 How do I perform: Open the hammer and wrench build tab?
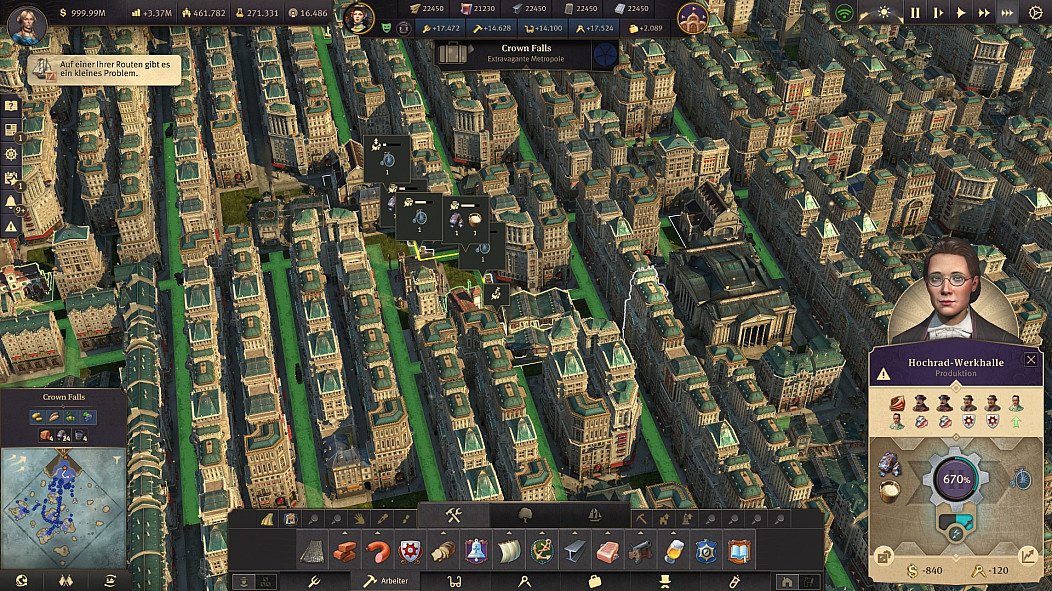point(452,515)
